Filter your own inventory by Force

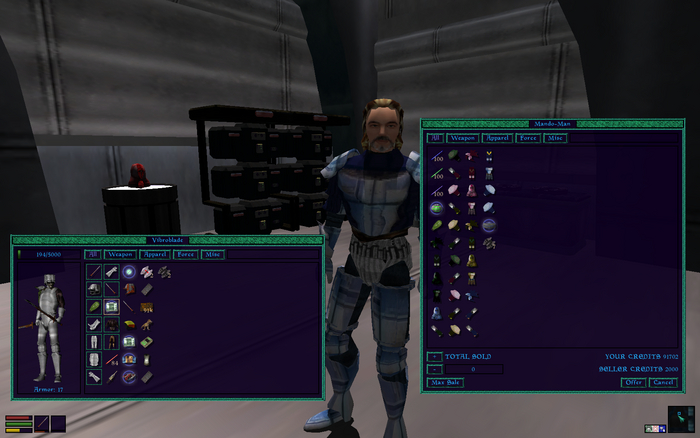pyautogui.click(x=185, y=255)
